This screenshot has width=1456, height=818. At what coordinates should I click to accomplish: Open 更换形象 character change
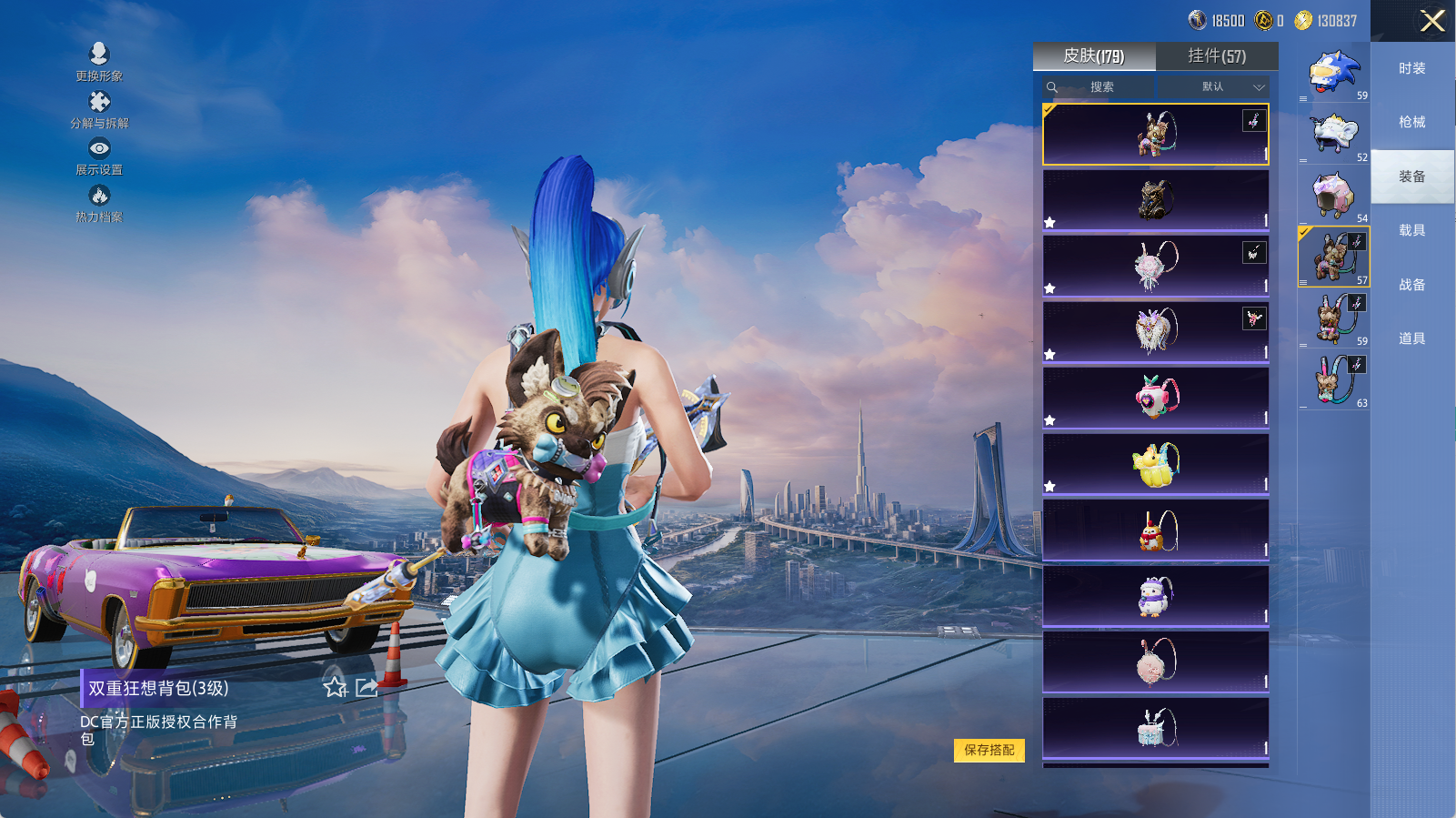point(99,61)
